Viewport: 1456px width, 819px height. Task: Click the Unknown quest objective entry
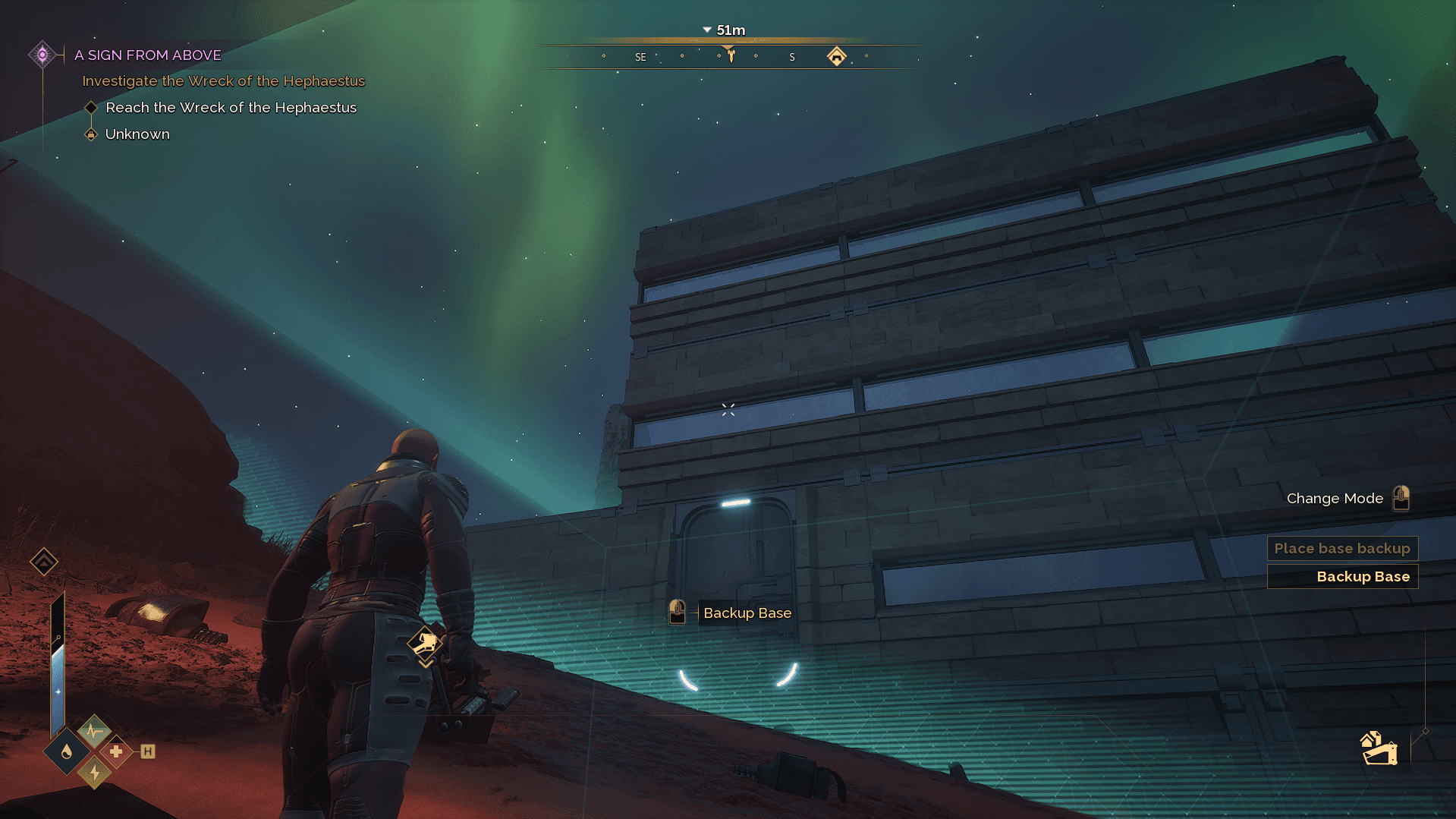coord(137,134)
